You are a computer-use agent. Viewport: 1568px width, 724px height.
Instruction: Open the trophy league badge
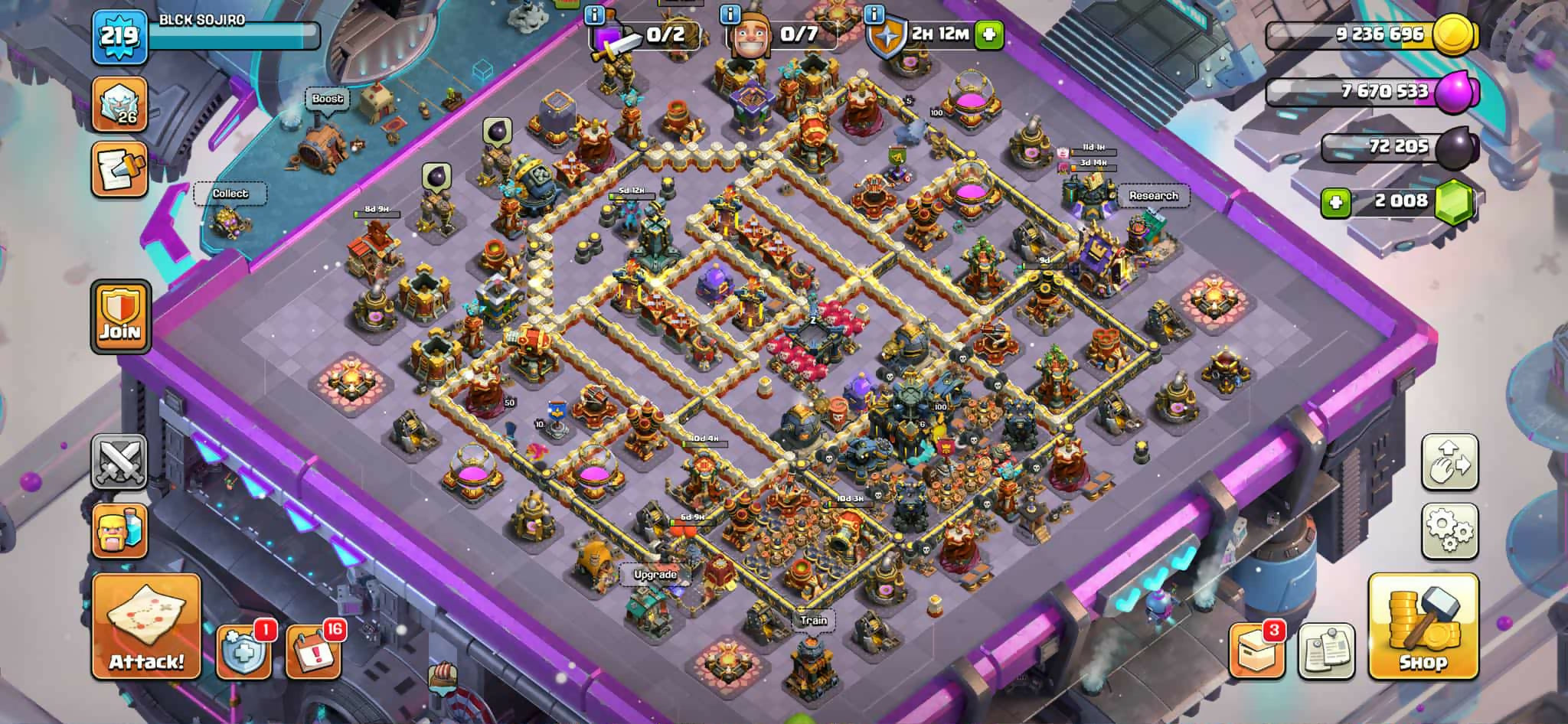click(x=119, y=104)
